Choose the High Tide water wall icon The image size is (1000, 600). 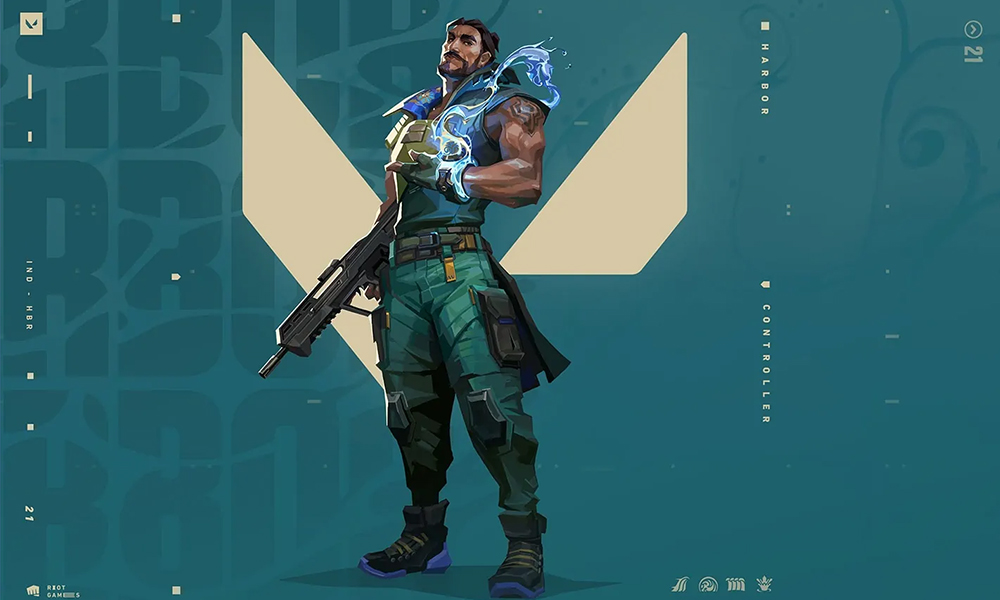[x=736, y=584]
